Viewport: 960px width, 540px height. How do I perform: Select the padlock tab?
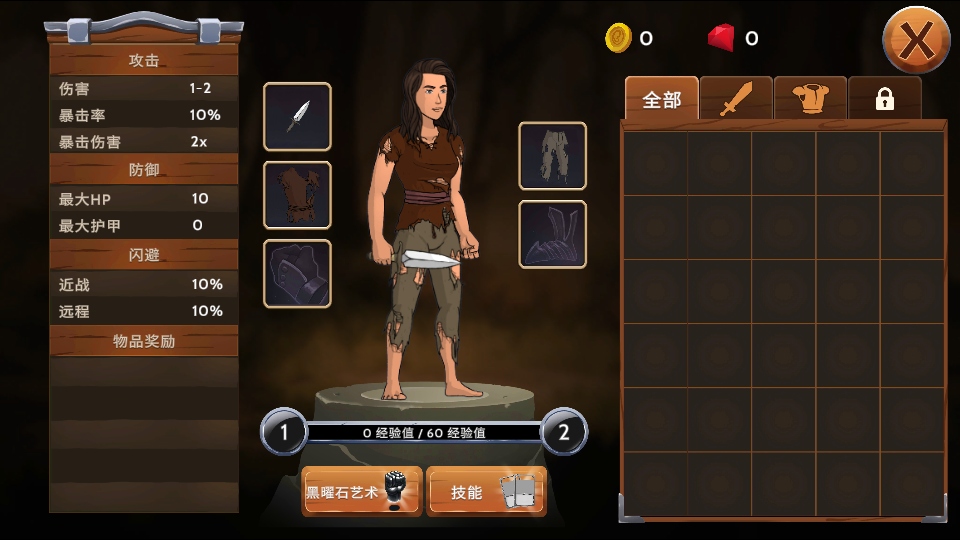(x=884, y=99)
